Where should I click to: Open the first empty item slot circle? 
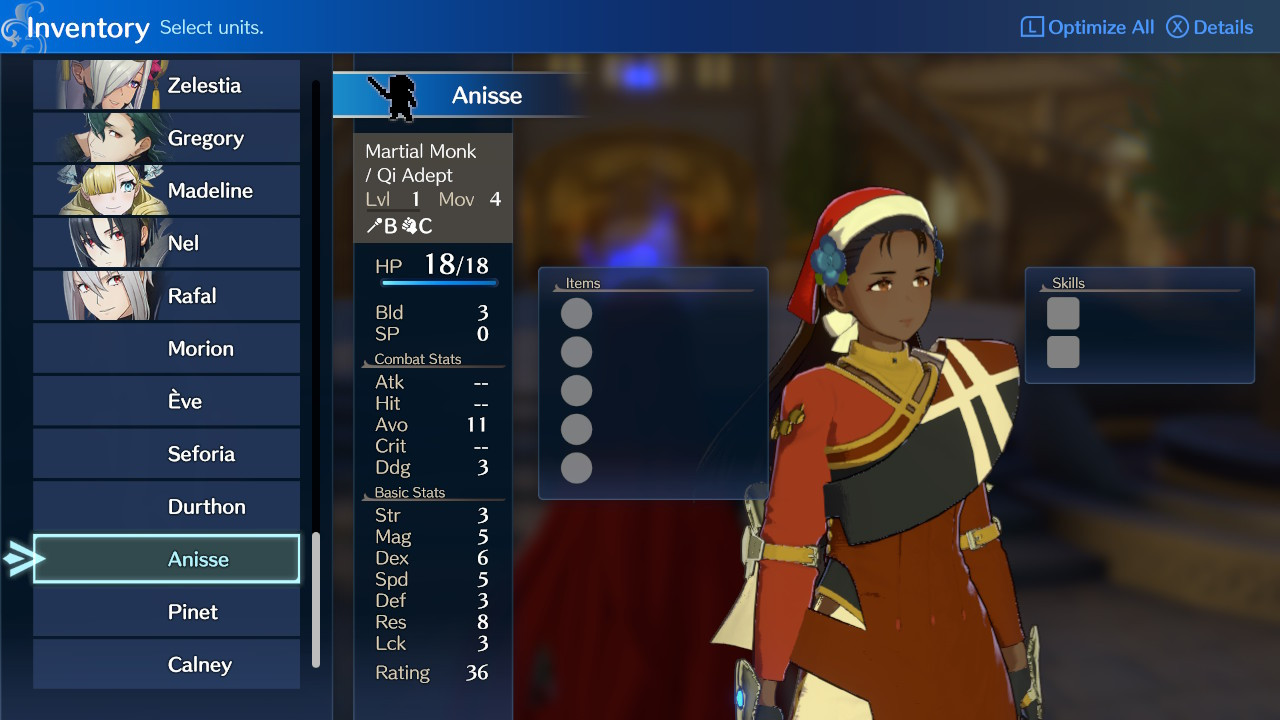[x=576, y=312]
